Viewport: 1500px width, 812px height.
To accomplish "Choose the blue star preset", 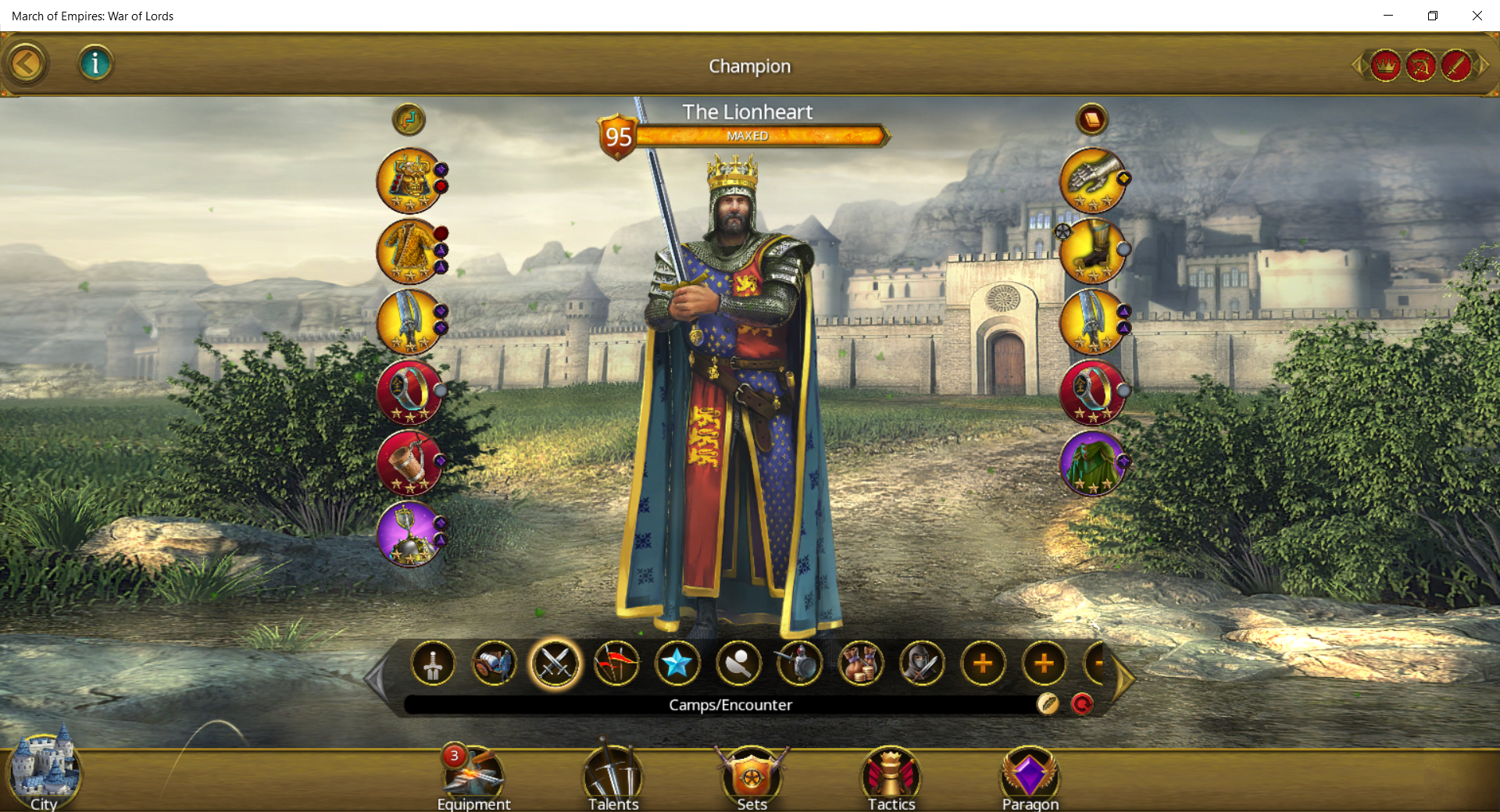I will [677, 664].
